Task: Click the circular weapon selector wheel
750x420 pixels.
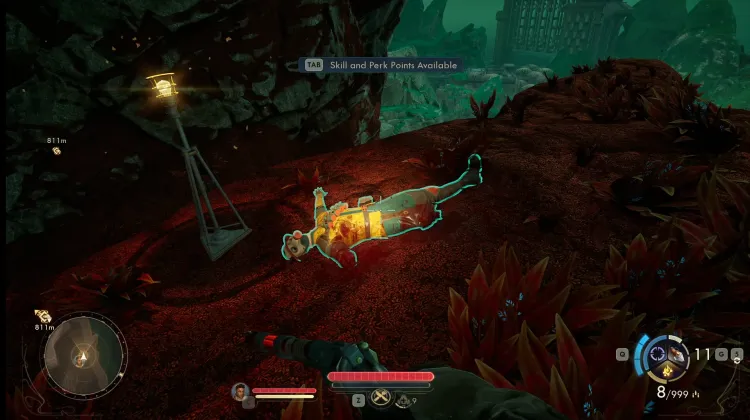Action: pyautogui.click(x=661, y=353)
